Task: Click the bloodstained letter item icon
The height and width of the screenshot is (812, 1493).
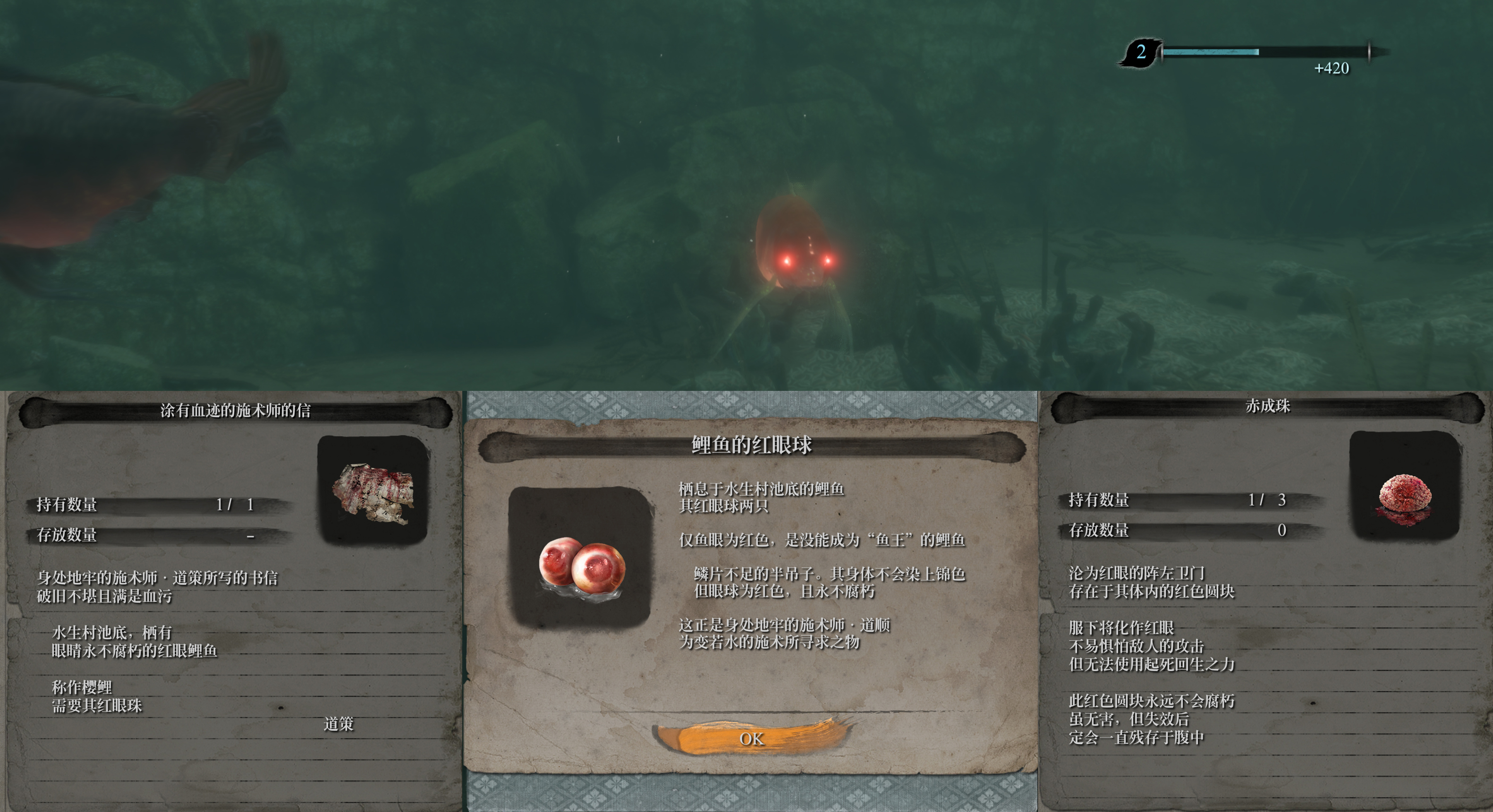Action: [x=373, y=491]
